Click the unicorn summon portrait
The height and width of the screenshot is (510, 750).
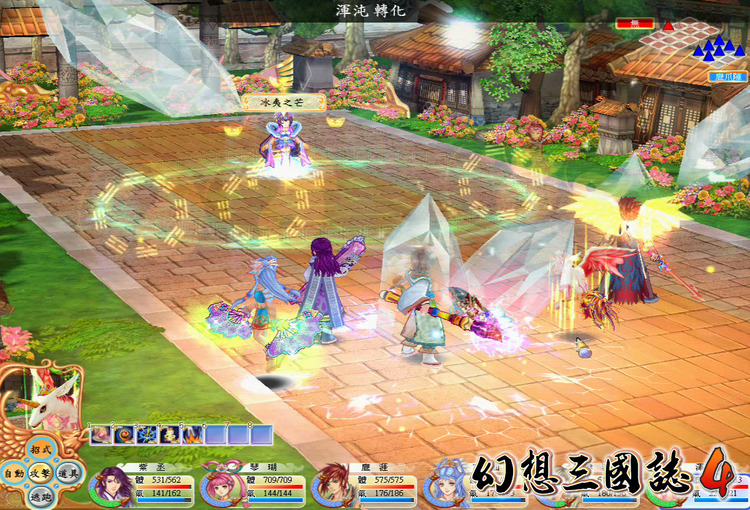pyautogui.click(x=38, y=395)
